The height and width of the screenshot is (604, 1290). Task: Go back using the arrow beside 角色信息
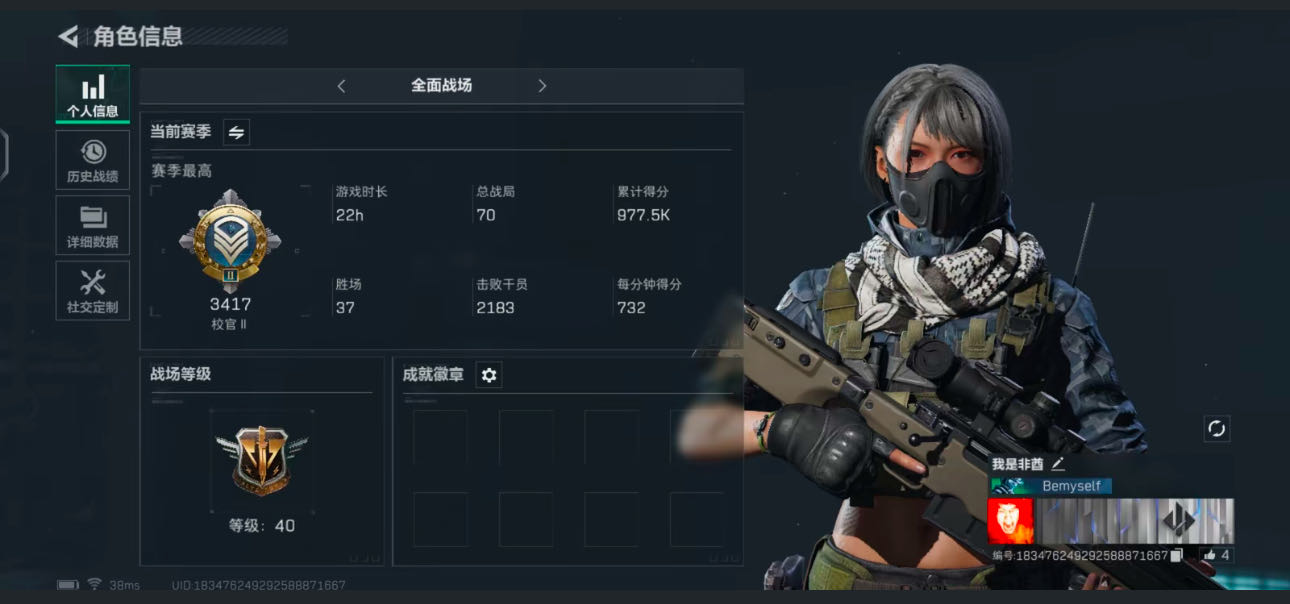(68, 37)
